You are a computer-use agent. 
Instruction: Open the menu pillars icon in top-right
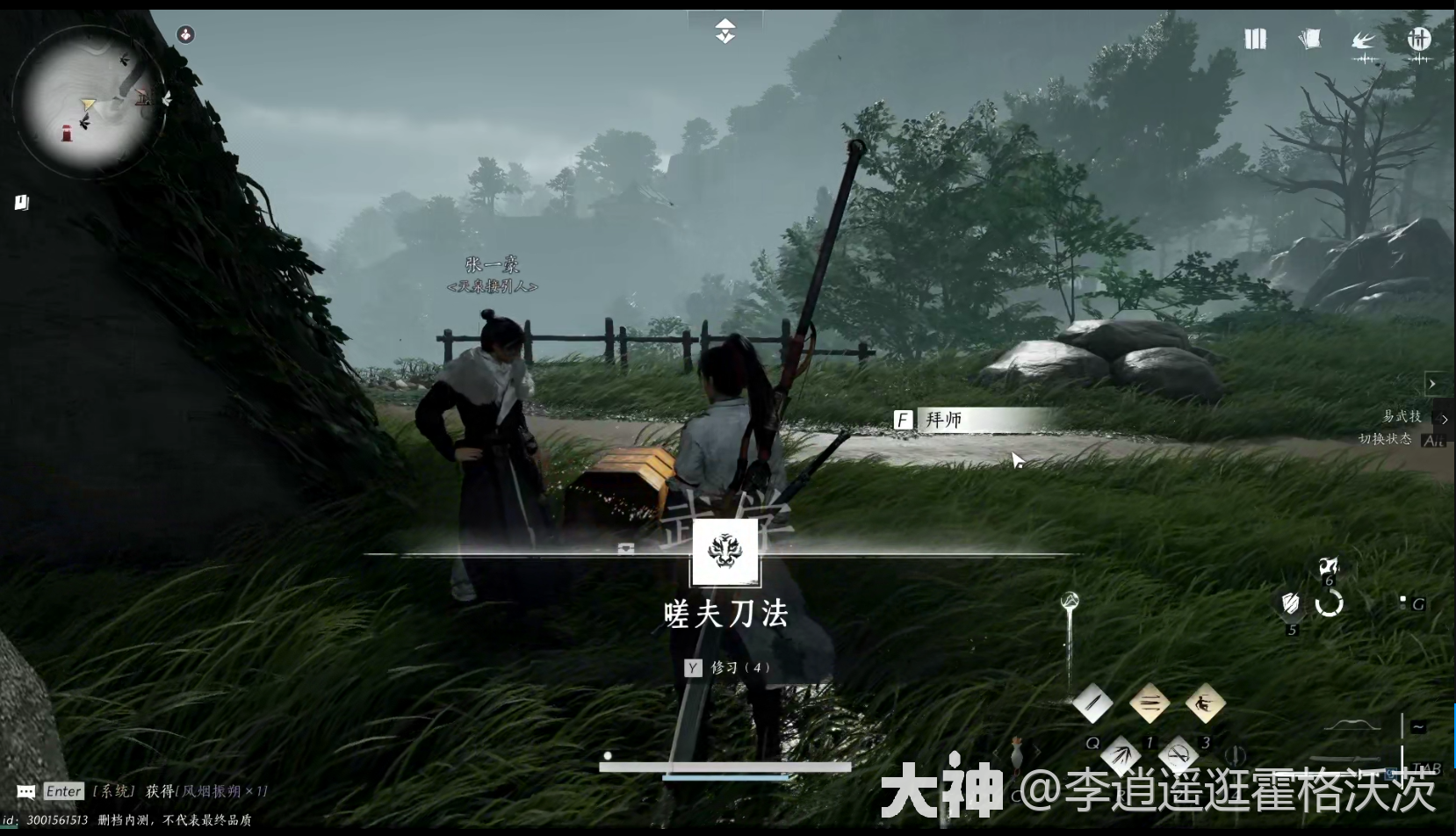point(1254,40)
